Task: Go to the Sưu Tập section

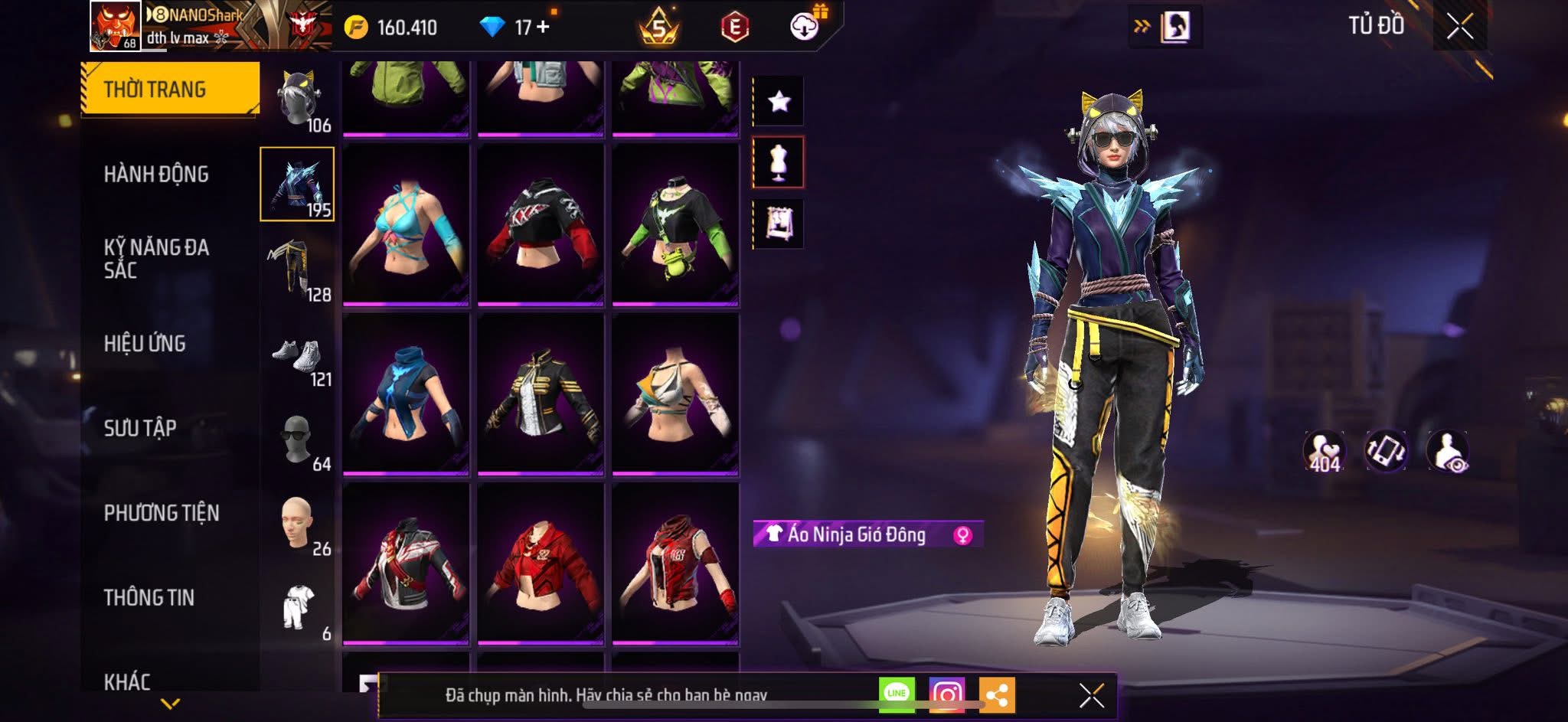Action: click(x=140, y=428)
